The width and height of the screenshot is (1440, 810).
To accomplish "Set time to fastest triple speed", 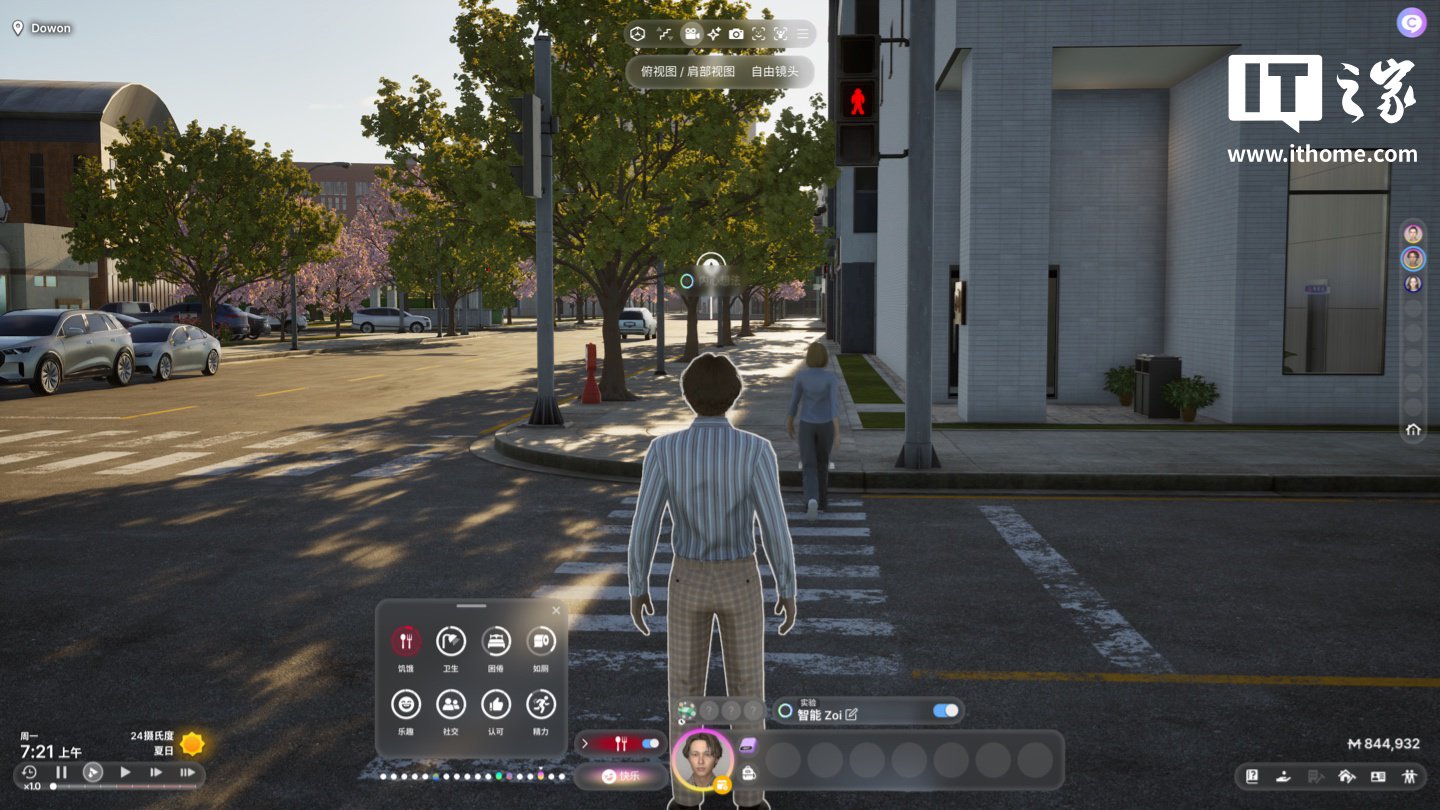I will (x=187, y=772).
